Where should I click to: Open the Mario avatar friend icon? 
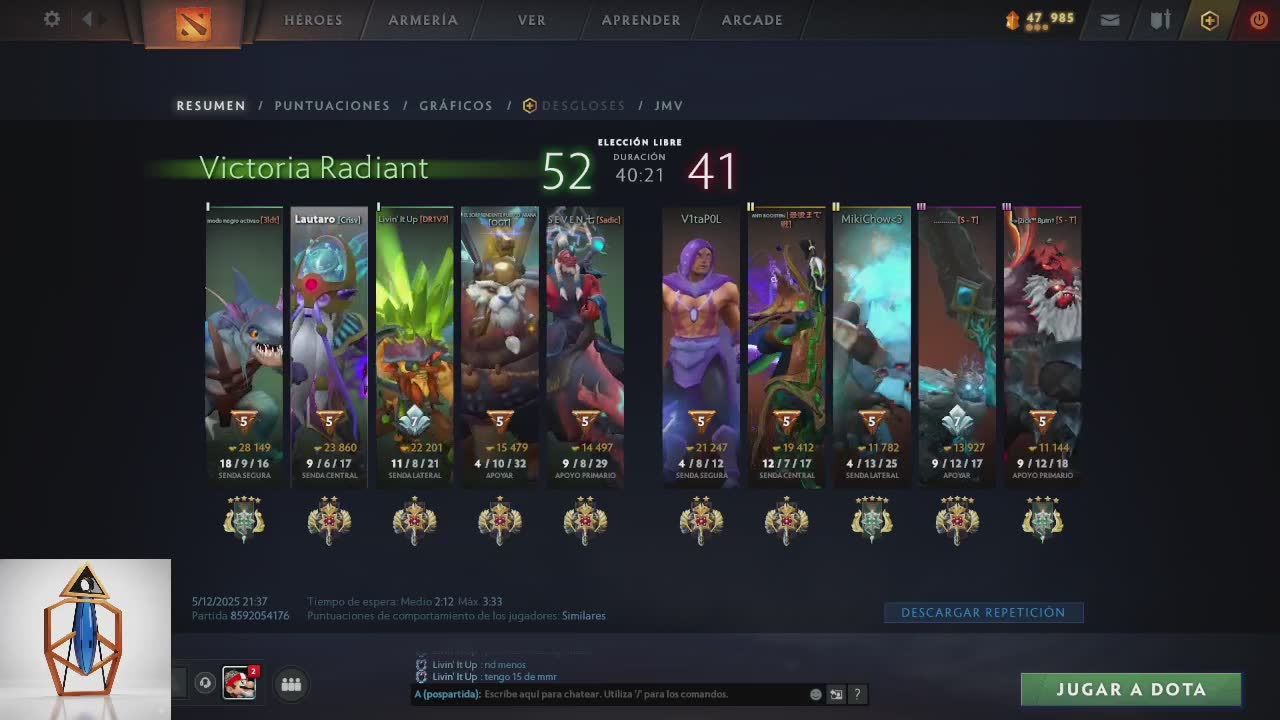coord(239,684)
